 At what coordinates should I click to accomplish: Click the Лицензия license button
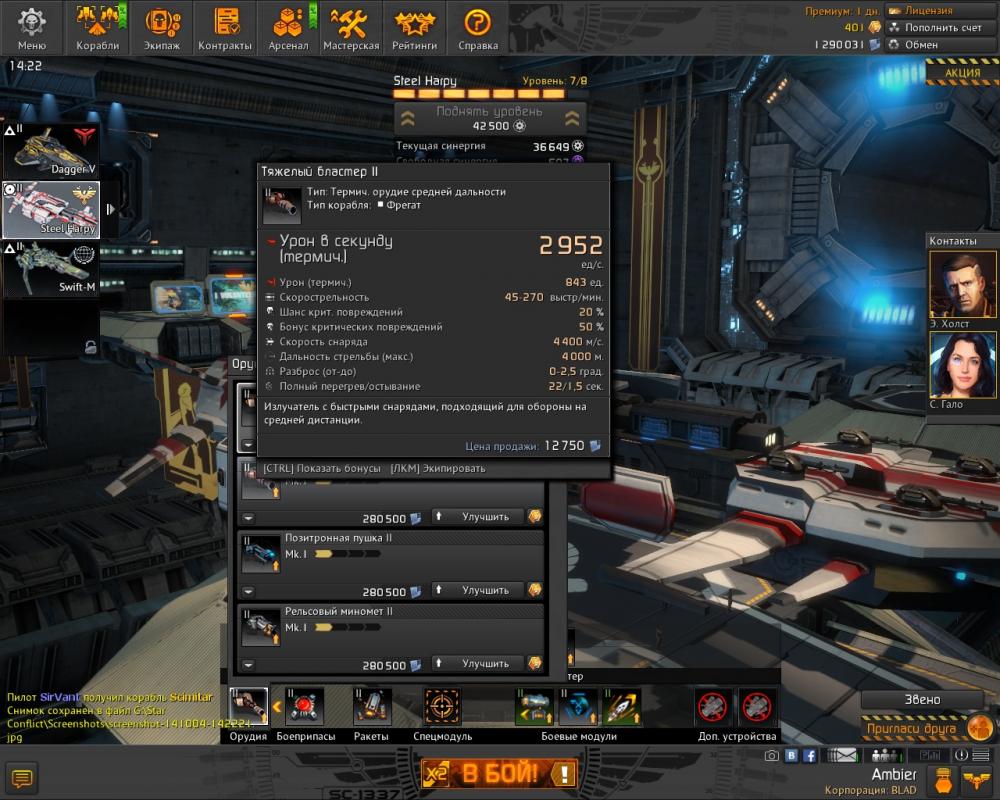click(930, 10)
